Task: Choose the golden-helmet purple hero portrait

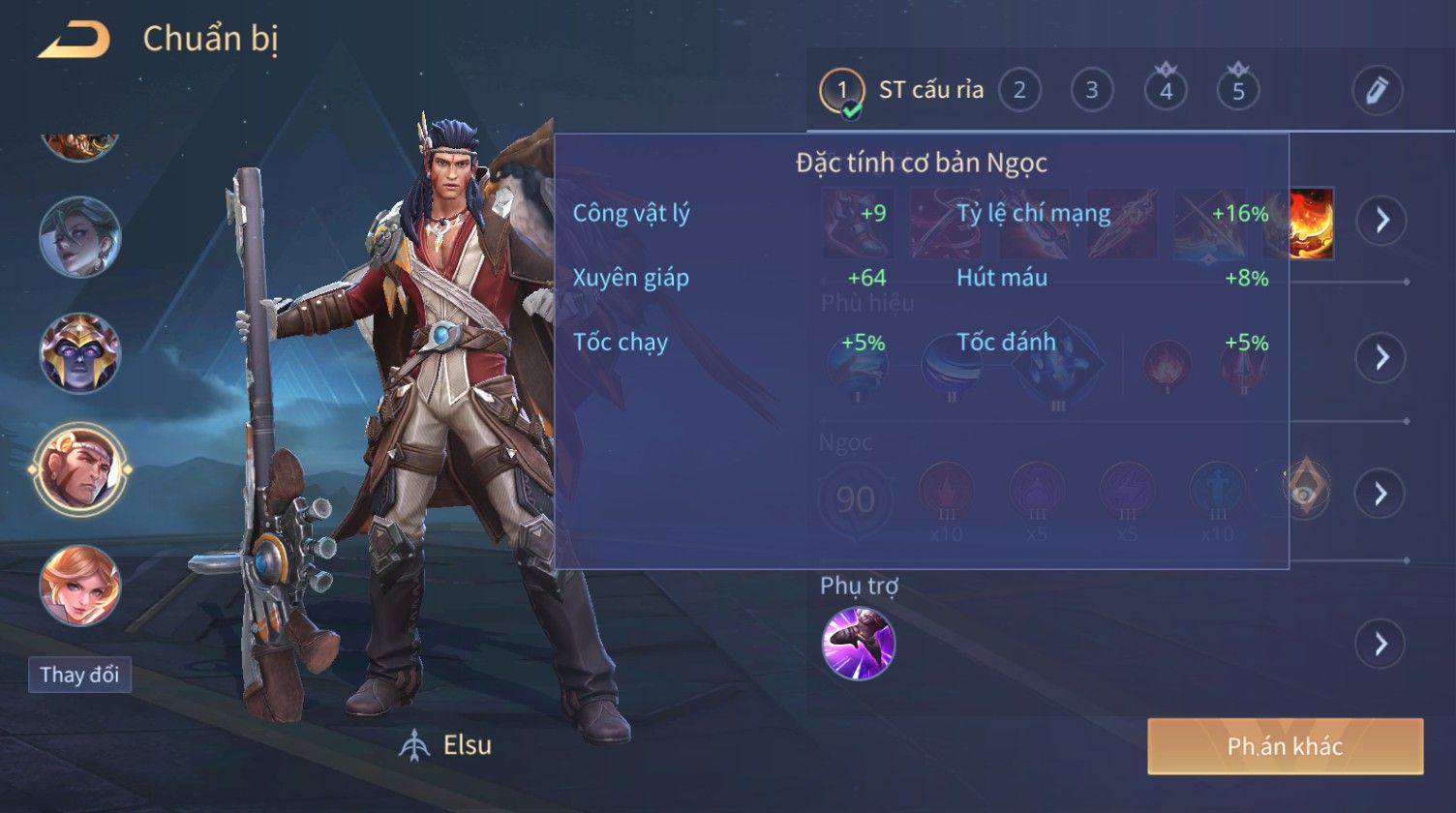Action: [x=80, y=353]
